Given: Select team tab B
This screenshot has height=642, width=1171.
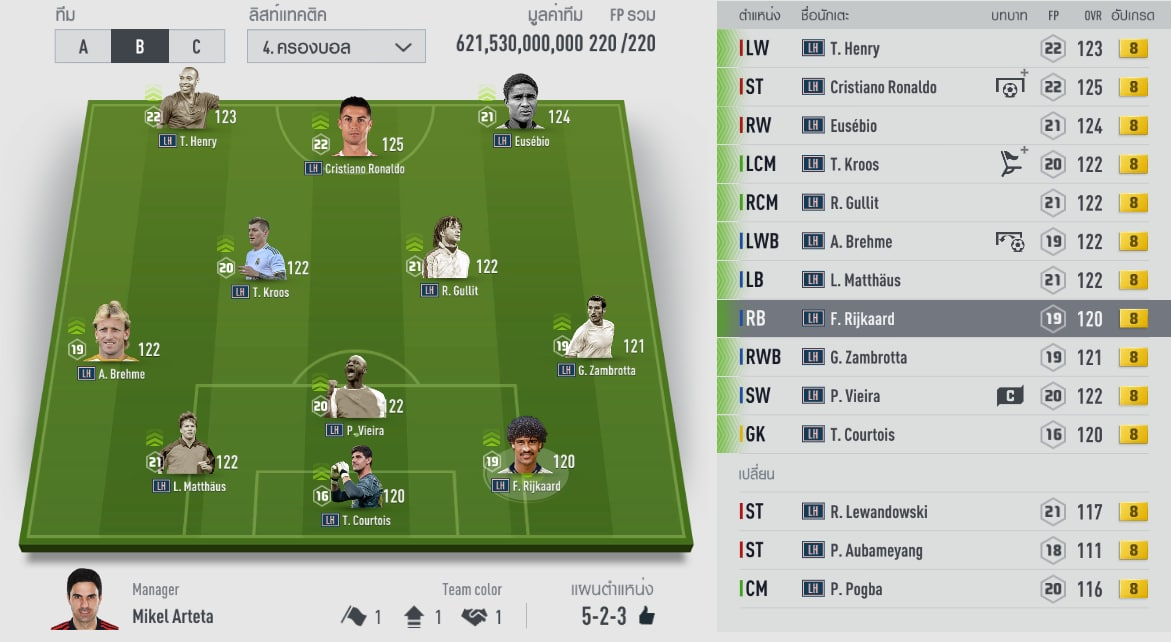Looking at the screenshot, I should 139,46.
